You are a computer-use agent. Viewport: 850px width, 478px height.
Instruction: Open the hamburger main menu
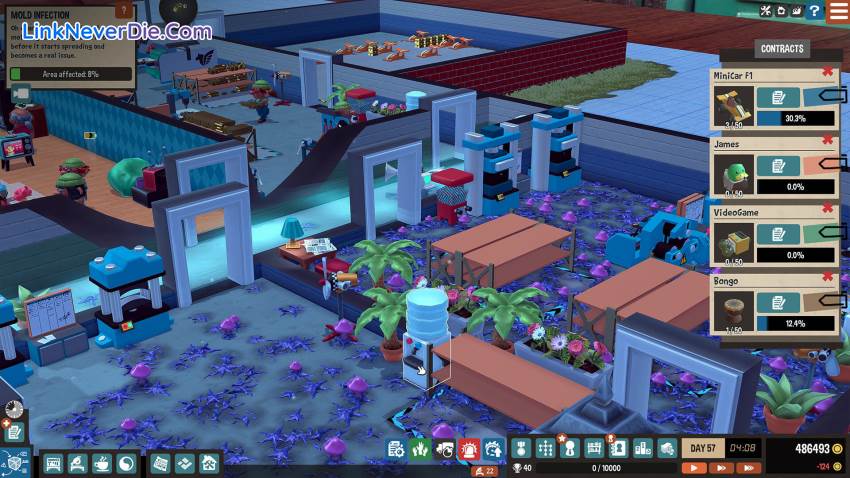pyautogui.click(x=838, y=11)
